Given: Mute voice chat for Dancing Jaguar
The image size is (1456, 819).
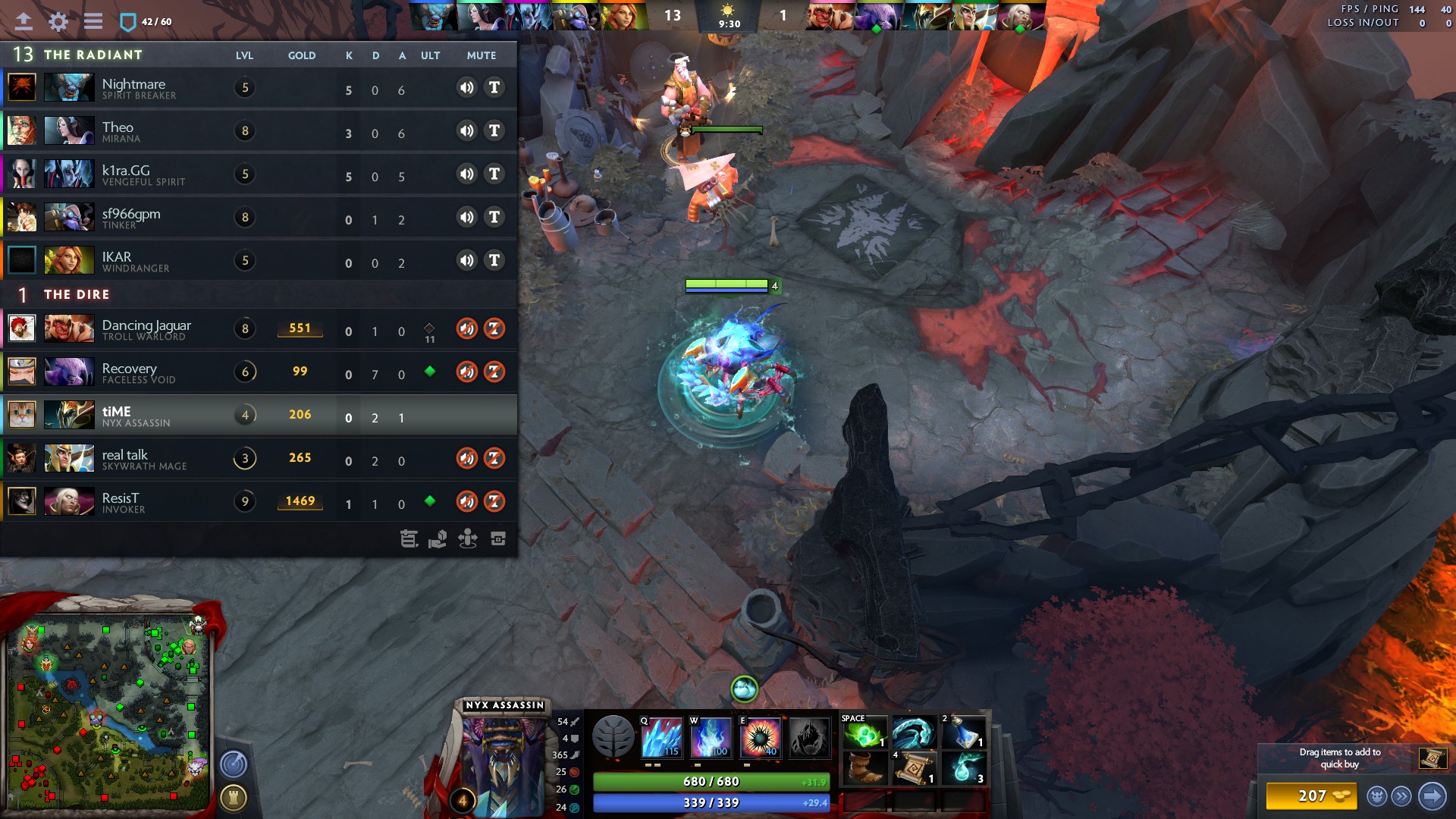Looking at the screenshot, I should [x=466, y=328].
